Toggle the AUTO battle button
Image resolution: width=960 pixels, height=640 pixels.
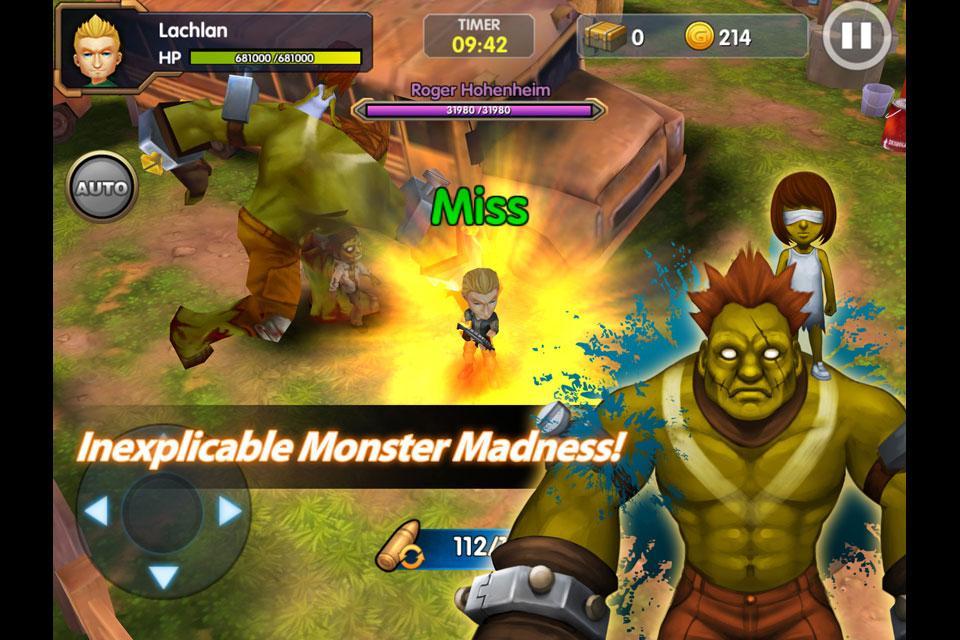[101, 187]
